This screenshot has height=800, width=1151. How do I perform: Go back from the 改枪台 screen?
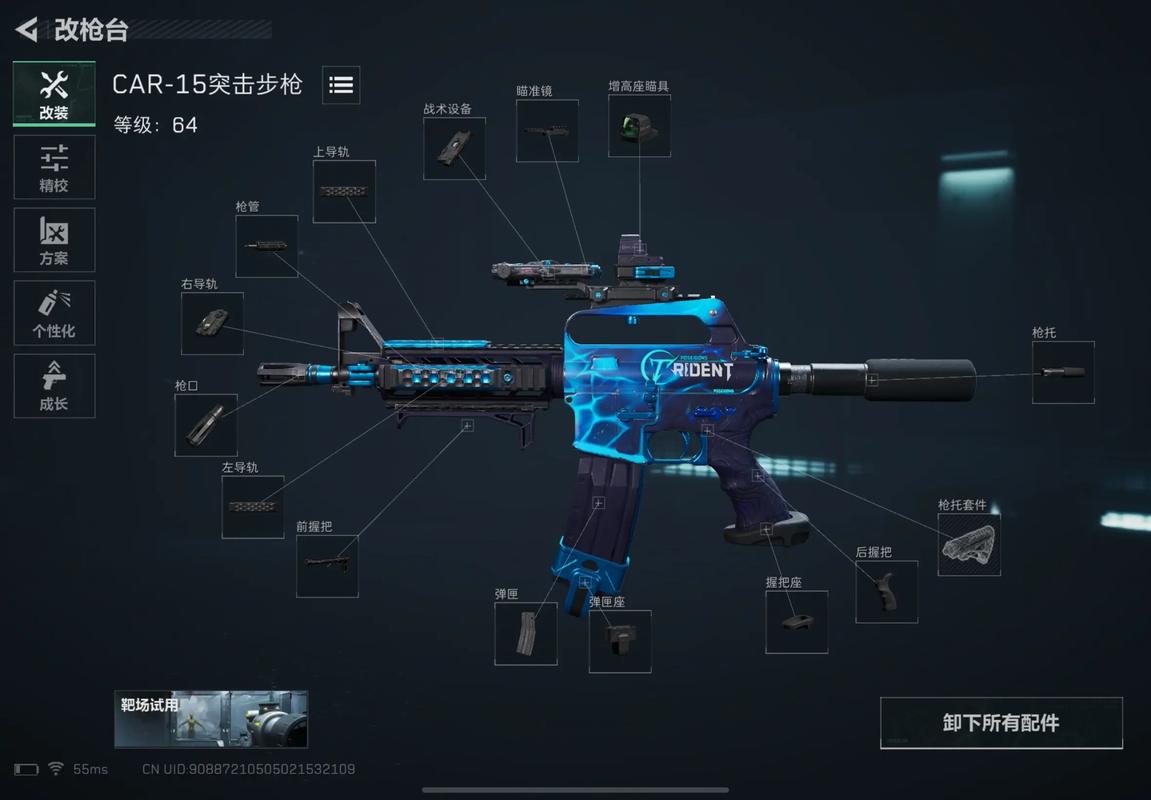(x=27, y=30)
